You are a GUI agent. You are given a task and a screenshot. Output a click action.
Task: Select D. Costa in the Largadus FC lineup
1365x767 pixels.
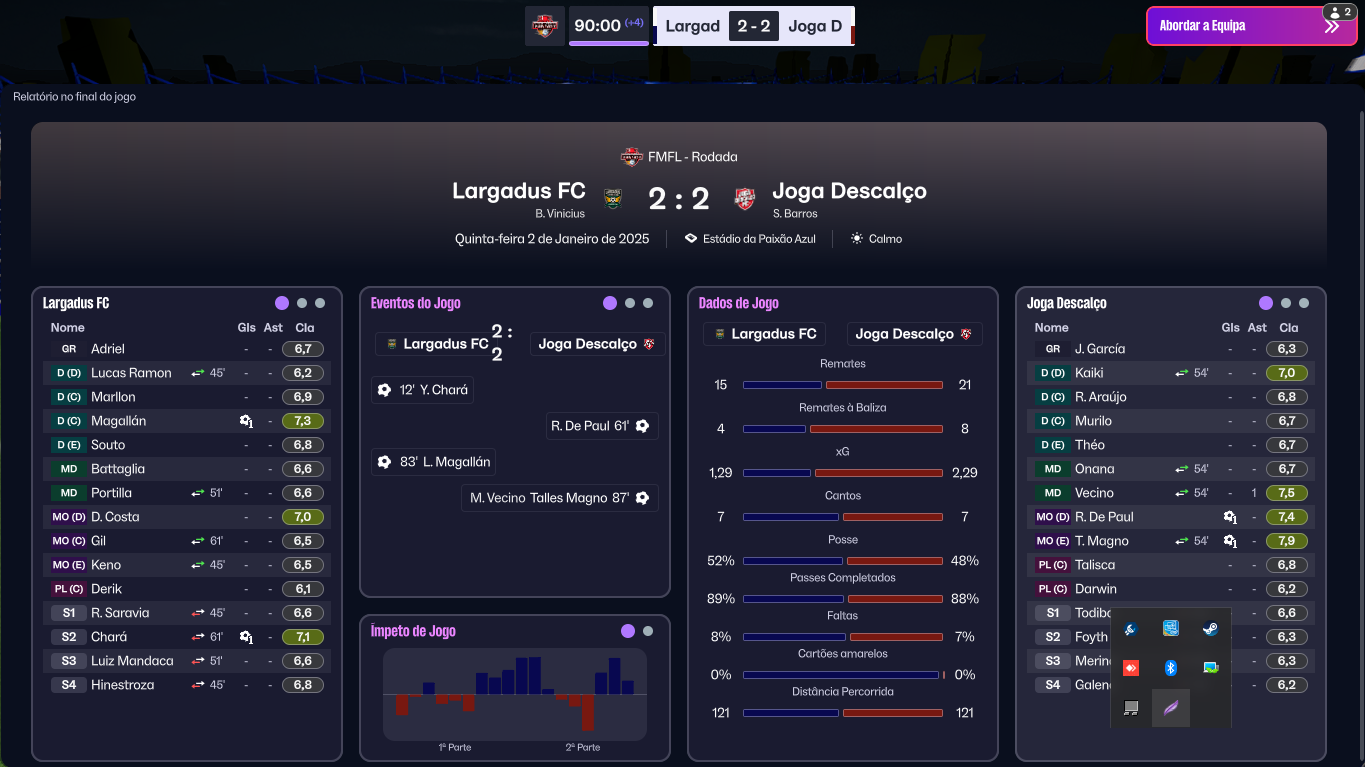(x=115, y=517)
